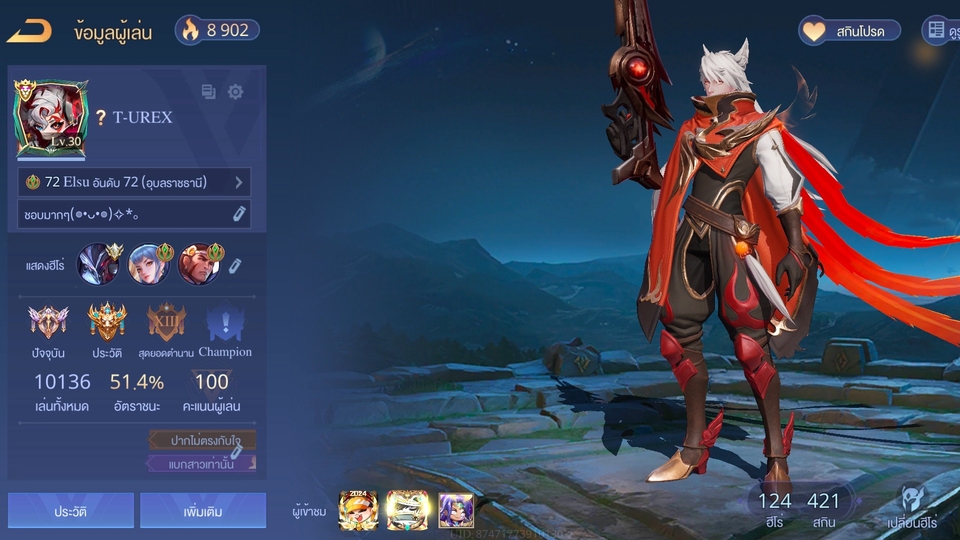Screen dimensions: 960x540
Task: Go back with the return arrow
Action: [29, 31]
